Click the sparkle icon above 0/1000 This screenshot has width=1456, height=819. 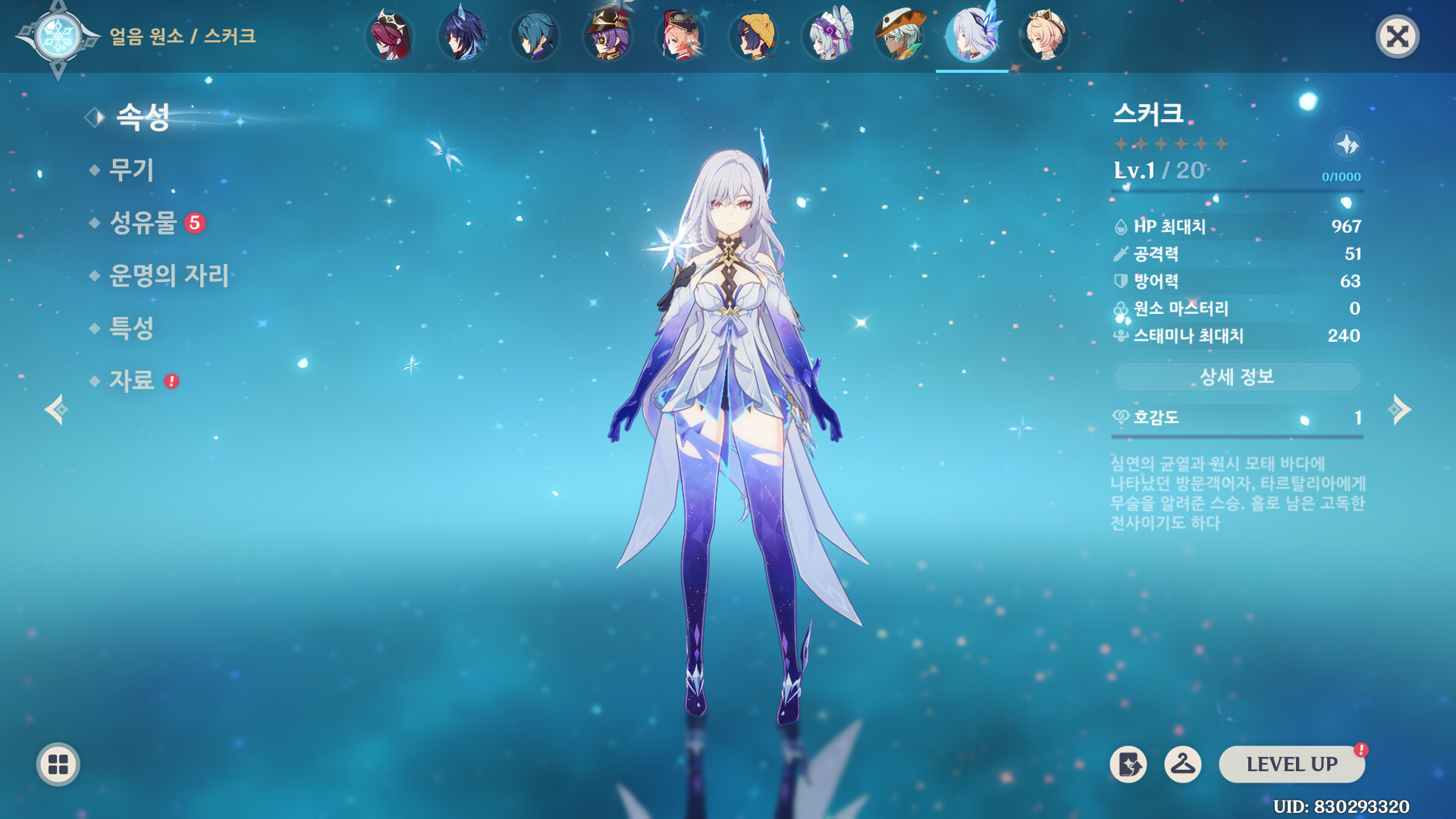click(1347, 144)
